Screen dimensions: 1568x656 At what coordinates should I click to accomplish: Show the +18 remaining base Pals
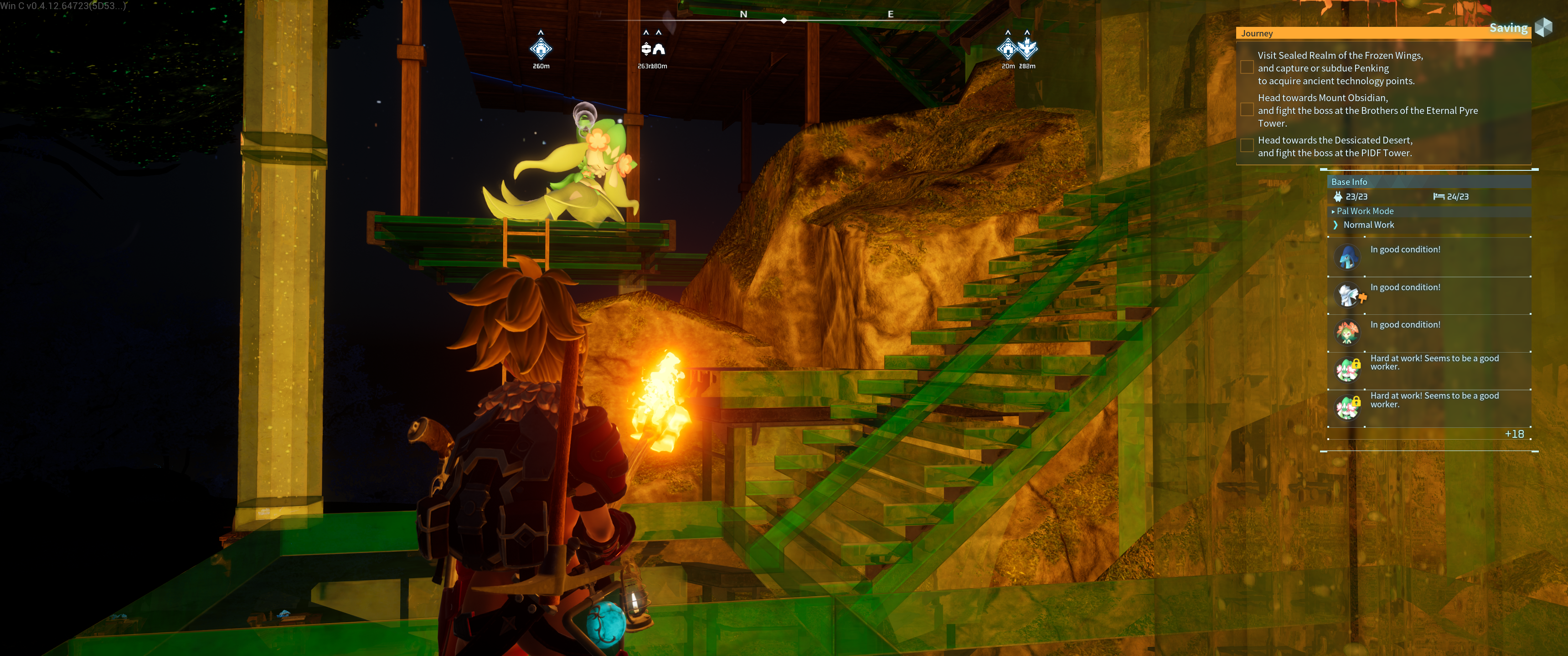click(x=1514, y=434)
